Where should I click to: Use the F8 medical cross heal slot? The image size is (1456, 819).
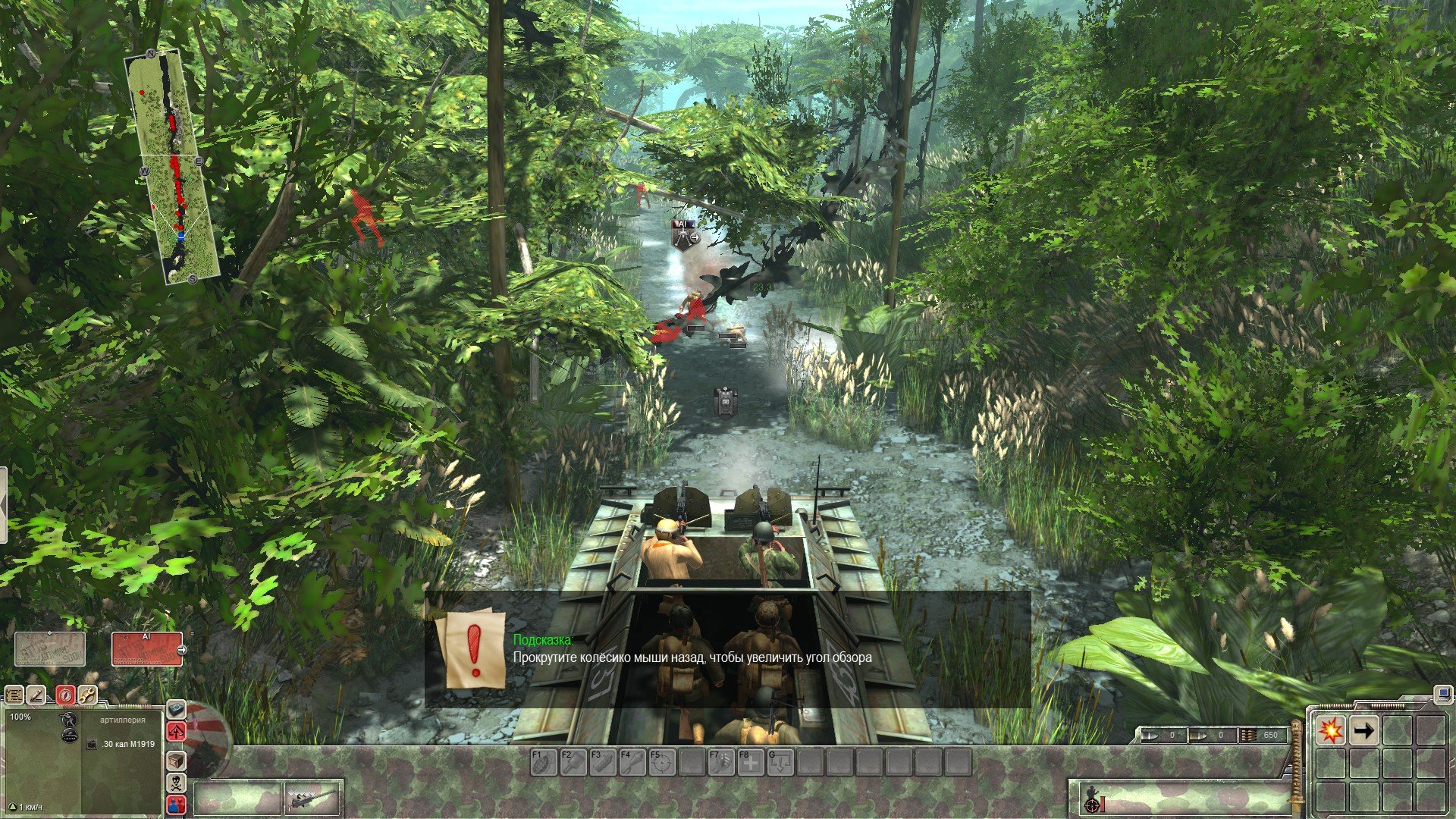click(751, 762)
